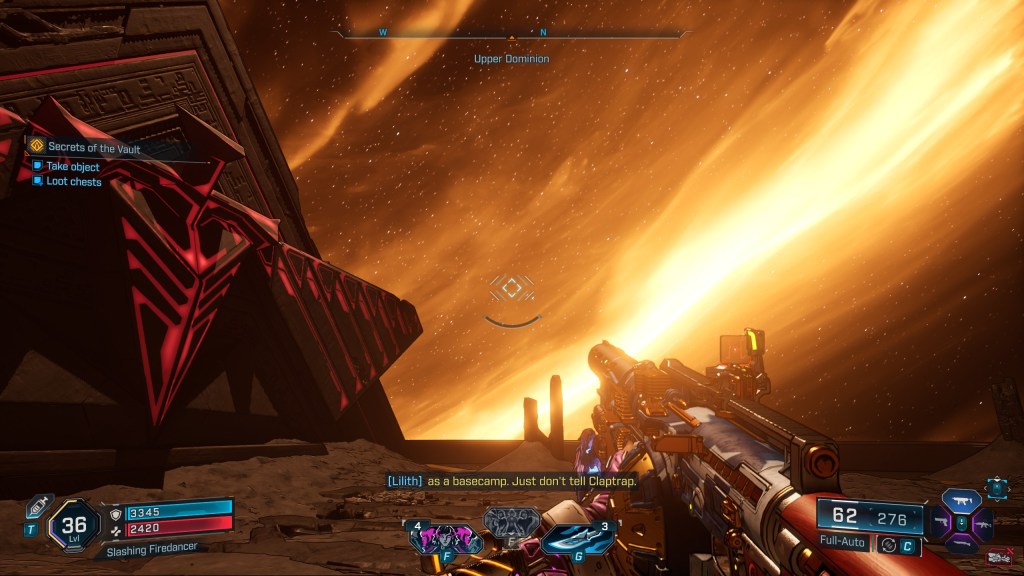Select the Secrets of the Vault quest tracker
This screenshot has width=1024, height=576.
point(93,147)
